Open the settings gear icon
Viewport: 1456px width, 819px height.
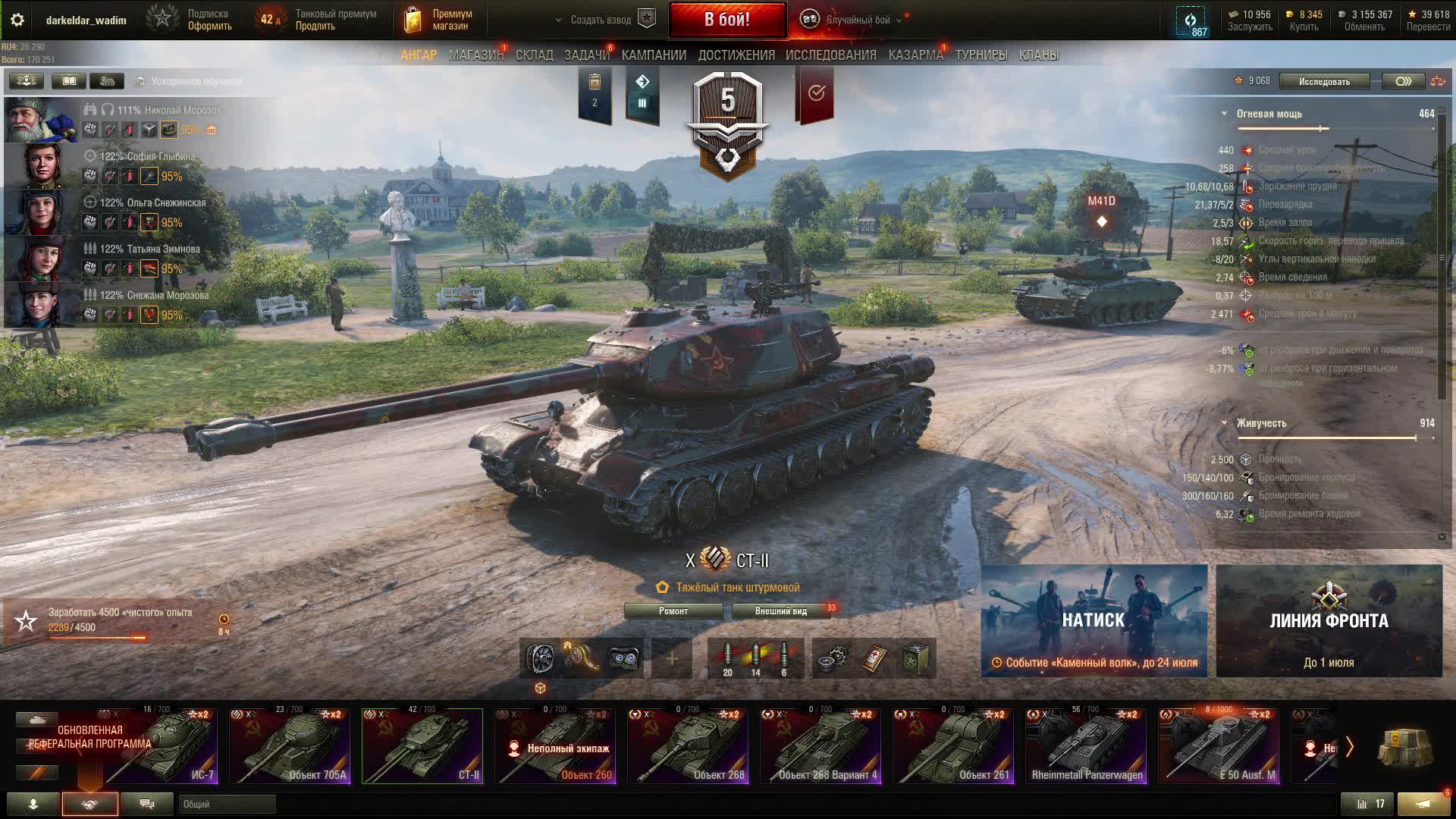pos(17,20)
